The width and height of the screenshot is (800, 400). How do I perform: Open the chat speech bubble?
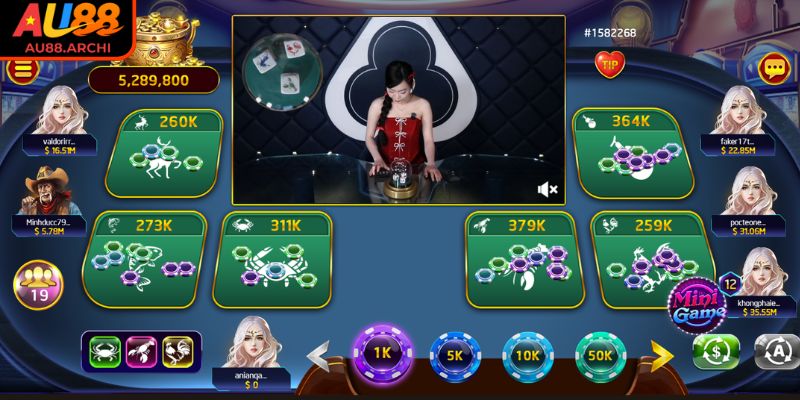(773, 69)
